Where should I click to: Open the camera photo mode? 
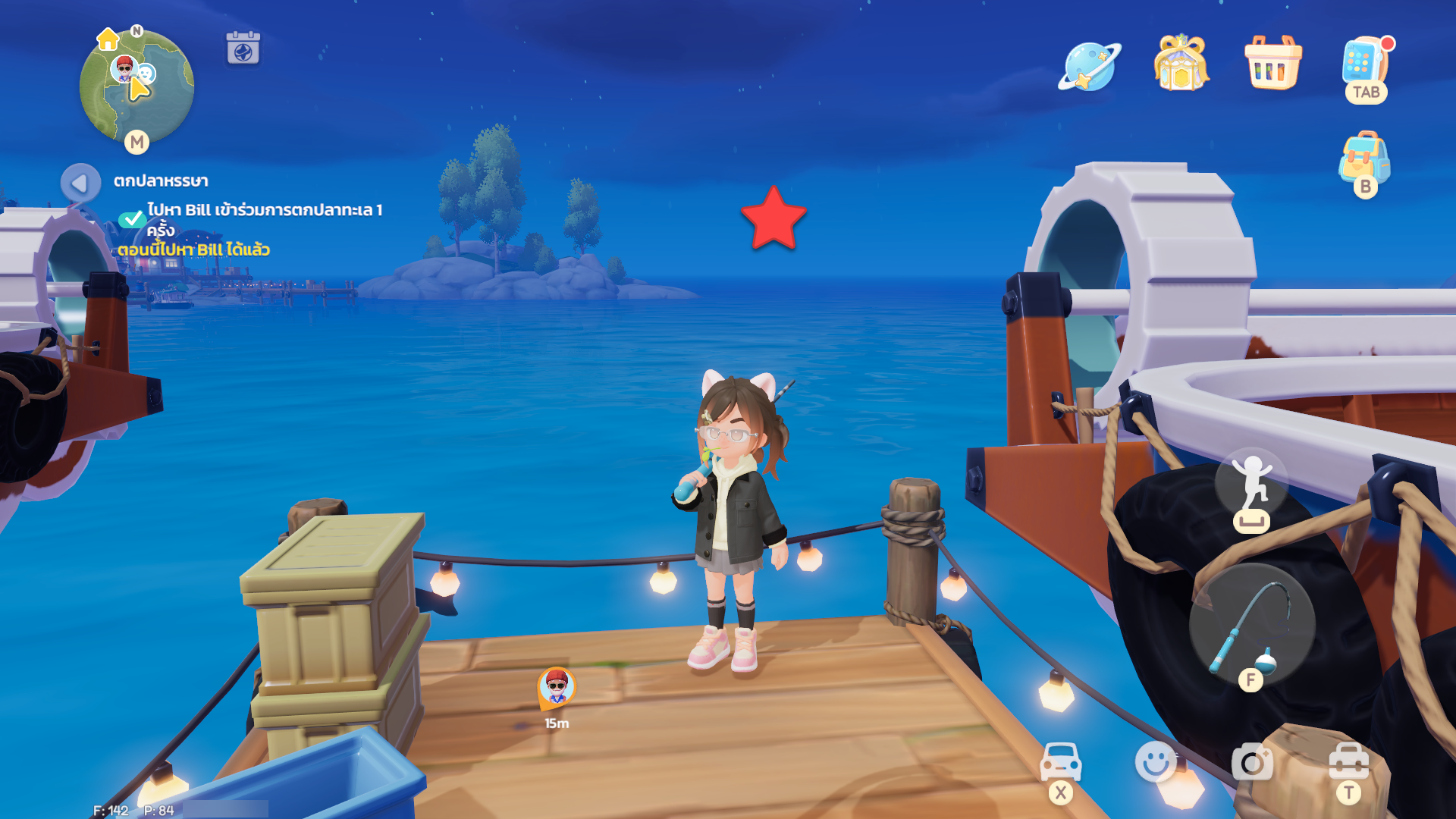(x=1252, y=762)
